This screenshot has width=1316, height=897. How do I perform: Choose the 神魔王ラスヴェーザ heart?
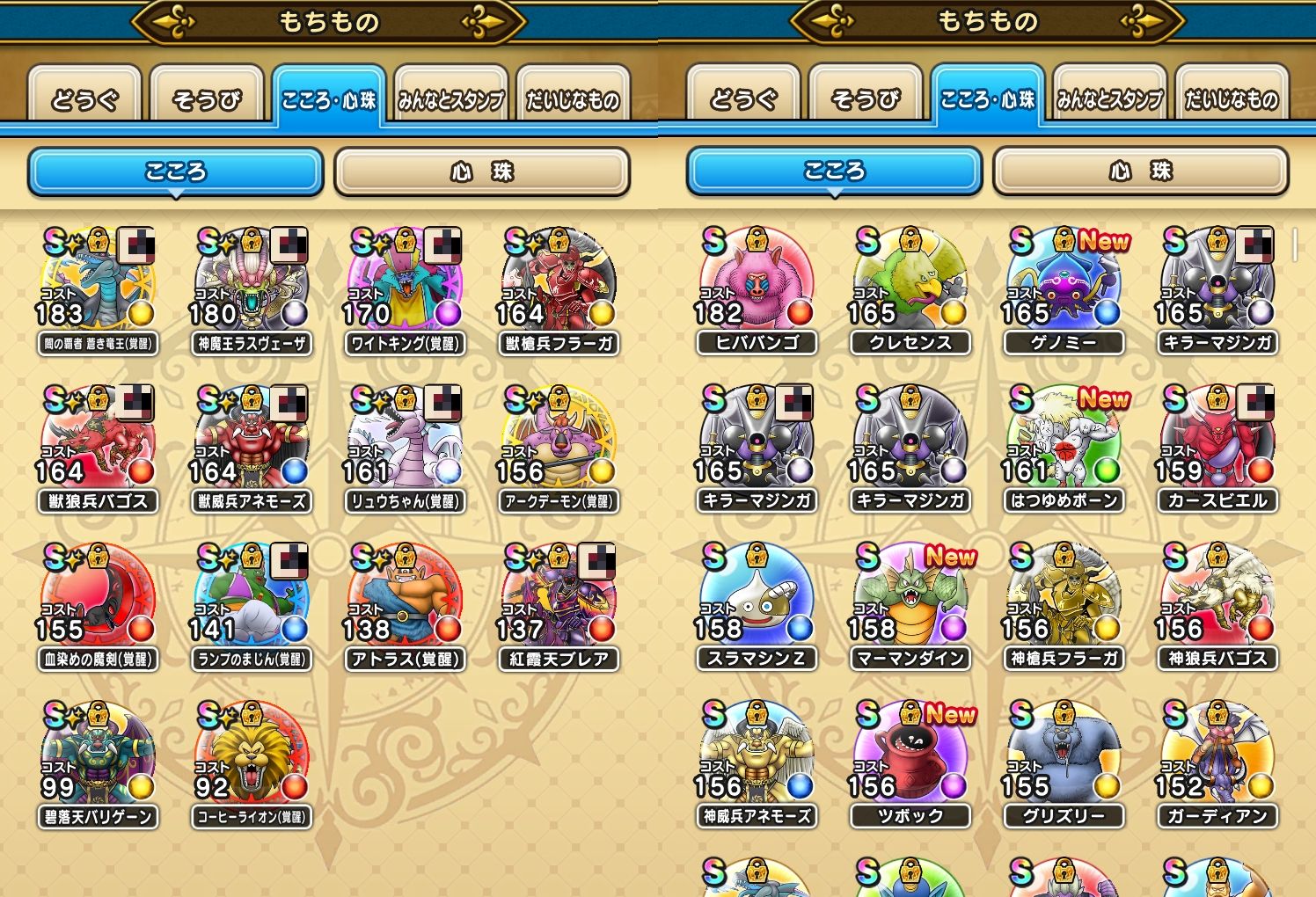coord(251,281)
